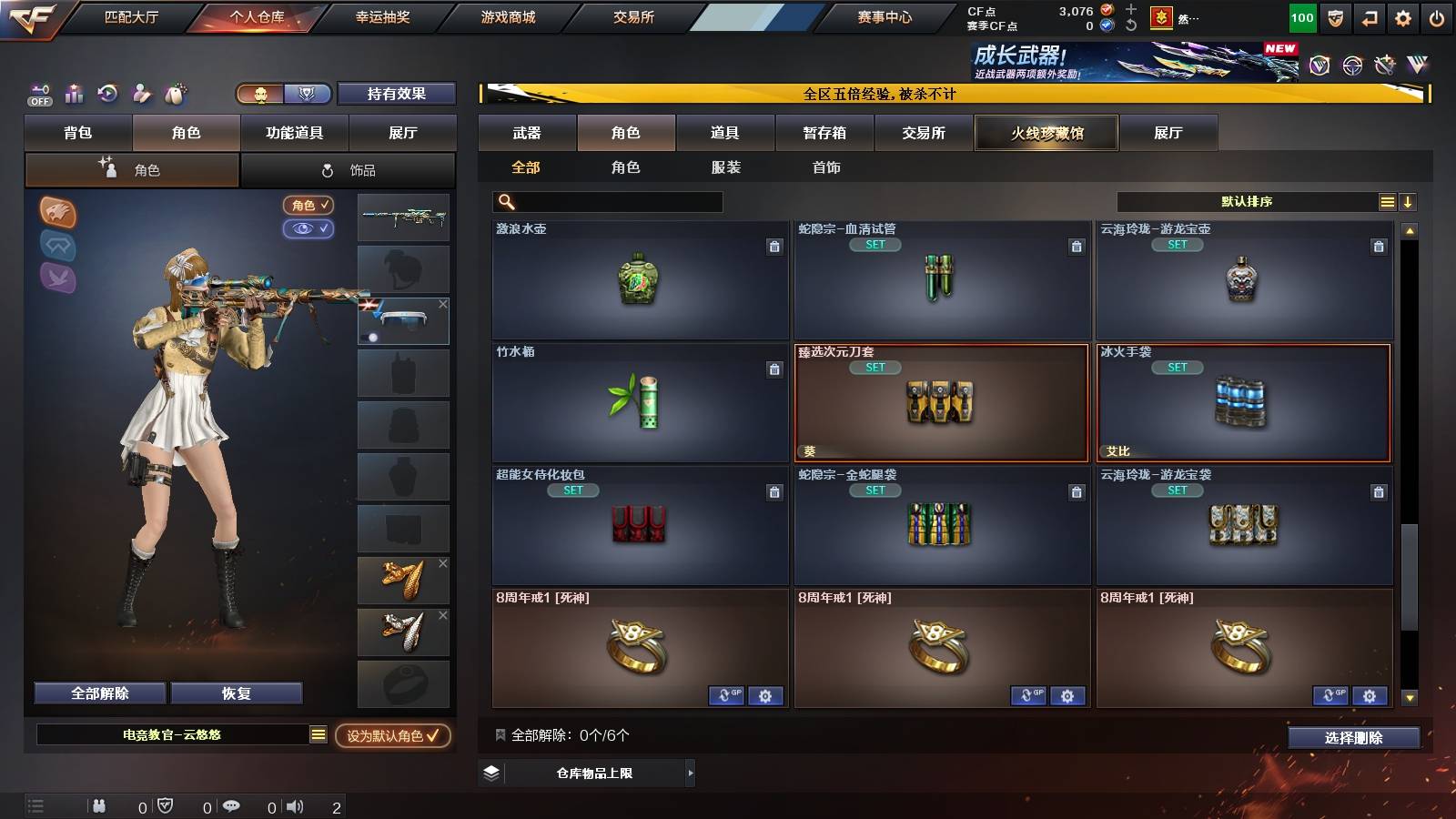Viewport: 1456px width, 819px height.
Task: Open the 游戏商城 menu at top
Action: tap(507, 15)
